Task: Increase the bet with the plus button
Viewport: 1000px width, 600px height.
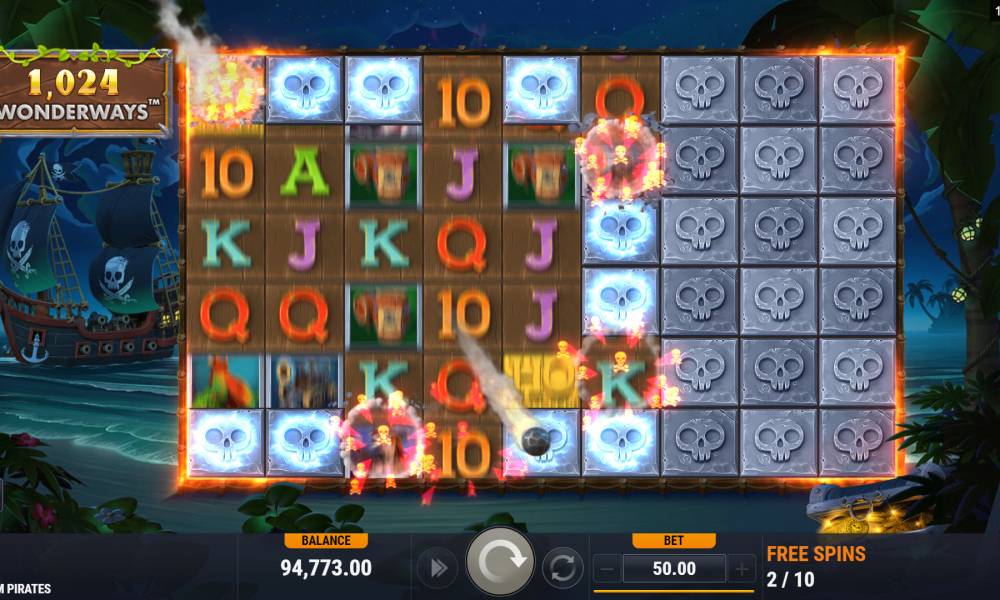Action: click(x=741, y=569)
